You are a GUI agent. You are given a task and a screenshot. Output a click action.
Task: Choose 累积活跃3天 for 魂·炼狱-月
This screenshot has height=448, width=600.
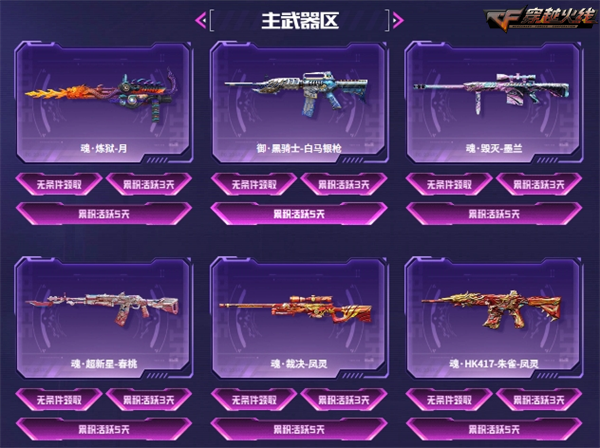pos(148,185)
